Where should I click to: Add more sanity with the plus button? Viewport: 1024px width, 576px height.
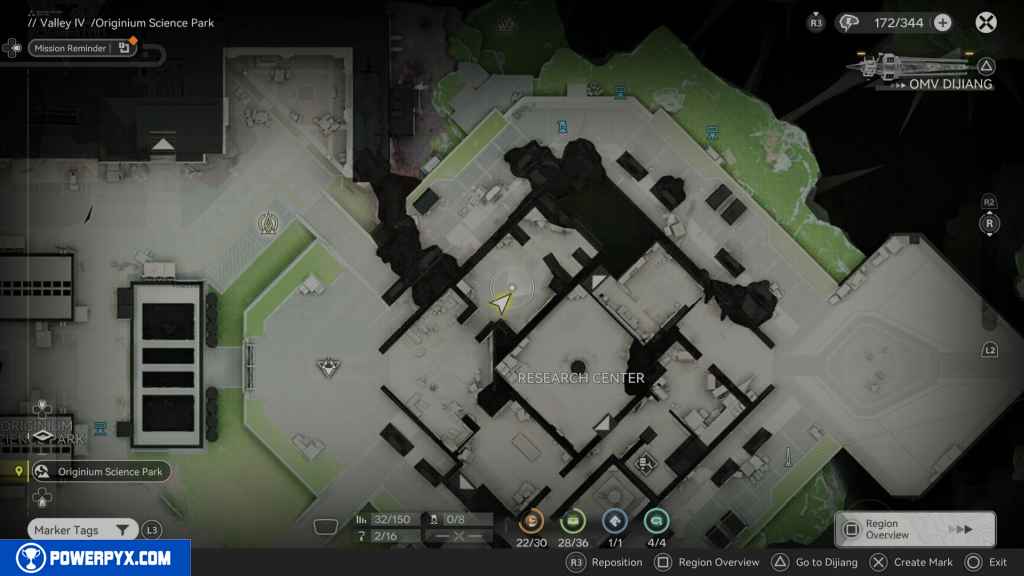pos(942,22)
